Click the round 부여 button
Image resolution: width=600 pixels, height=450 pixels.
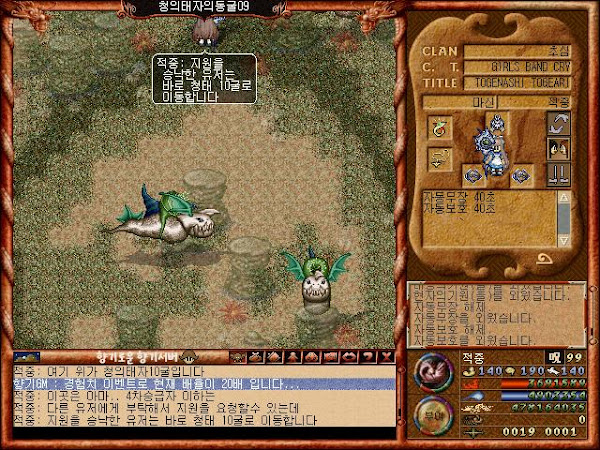[432, 412]
